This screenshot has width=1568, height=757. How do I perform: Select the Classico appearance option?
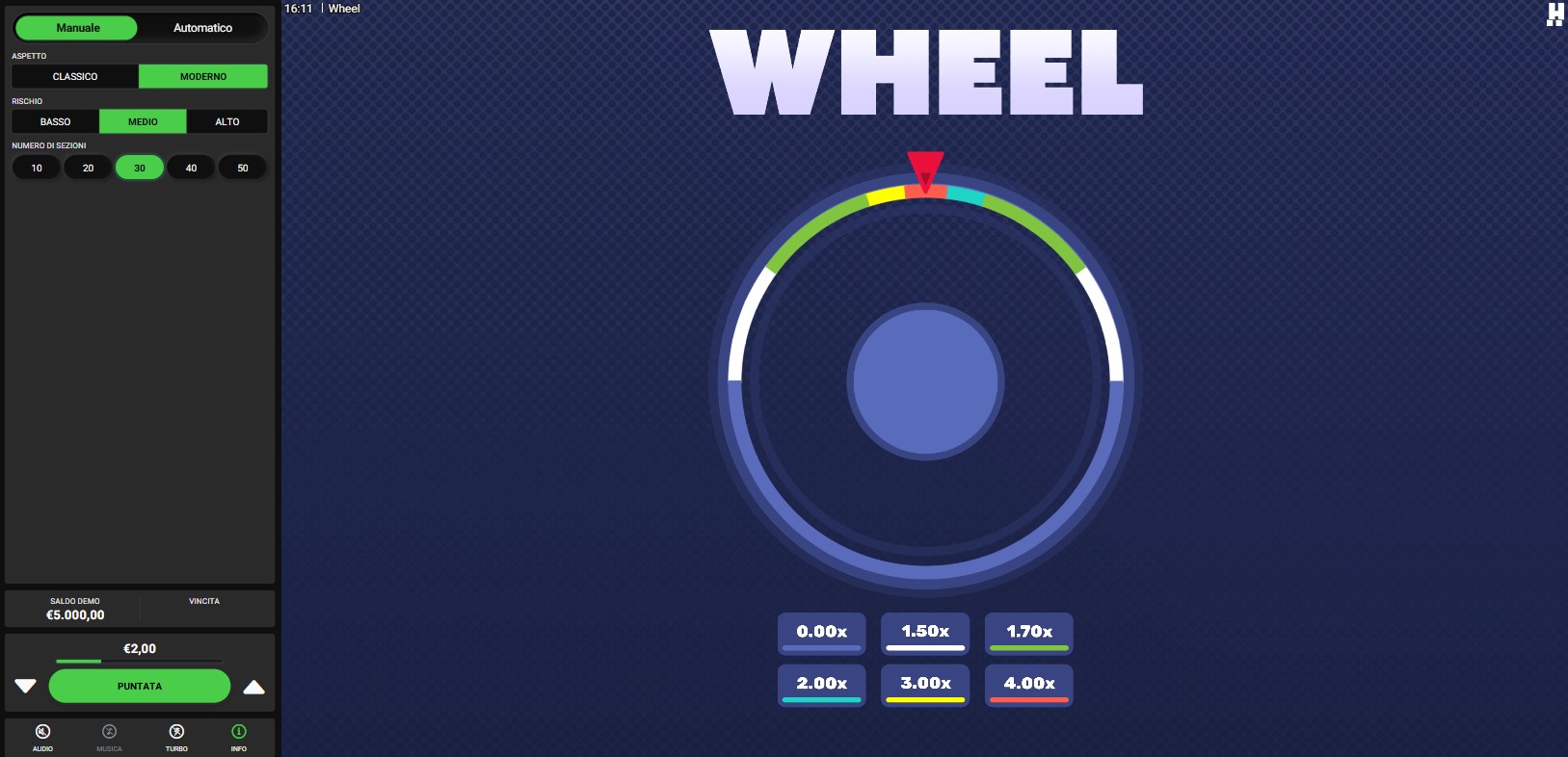(x=75, y=76)
